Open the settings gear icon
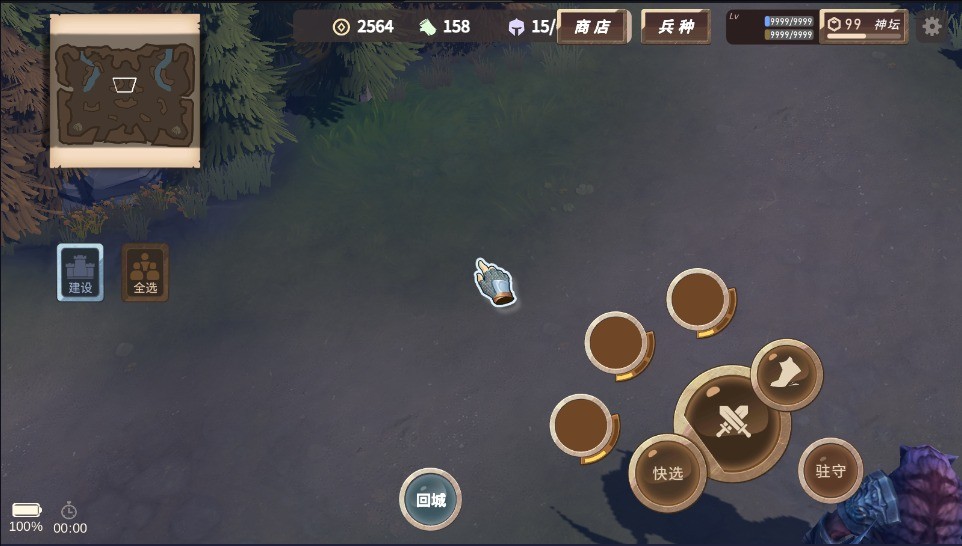The height and width of the screenshot is (546, 962). point(932,26)
